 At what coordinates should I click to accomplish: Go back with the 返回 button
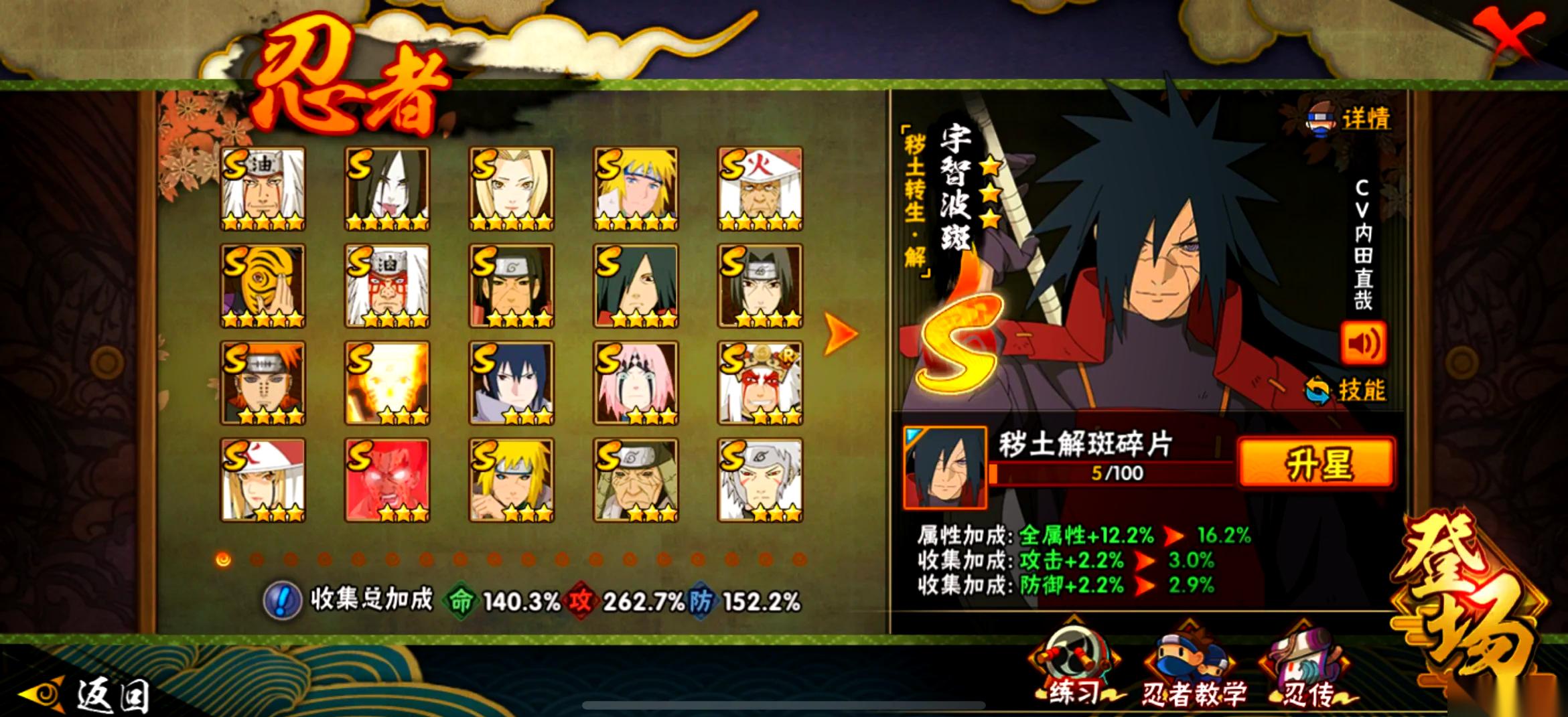[87, 694]
